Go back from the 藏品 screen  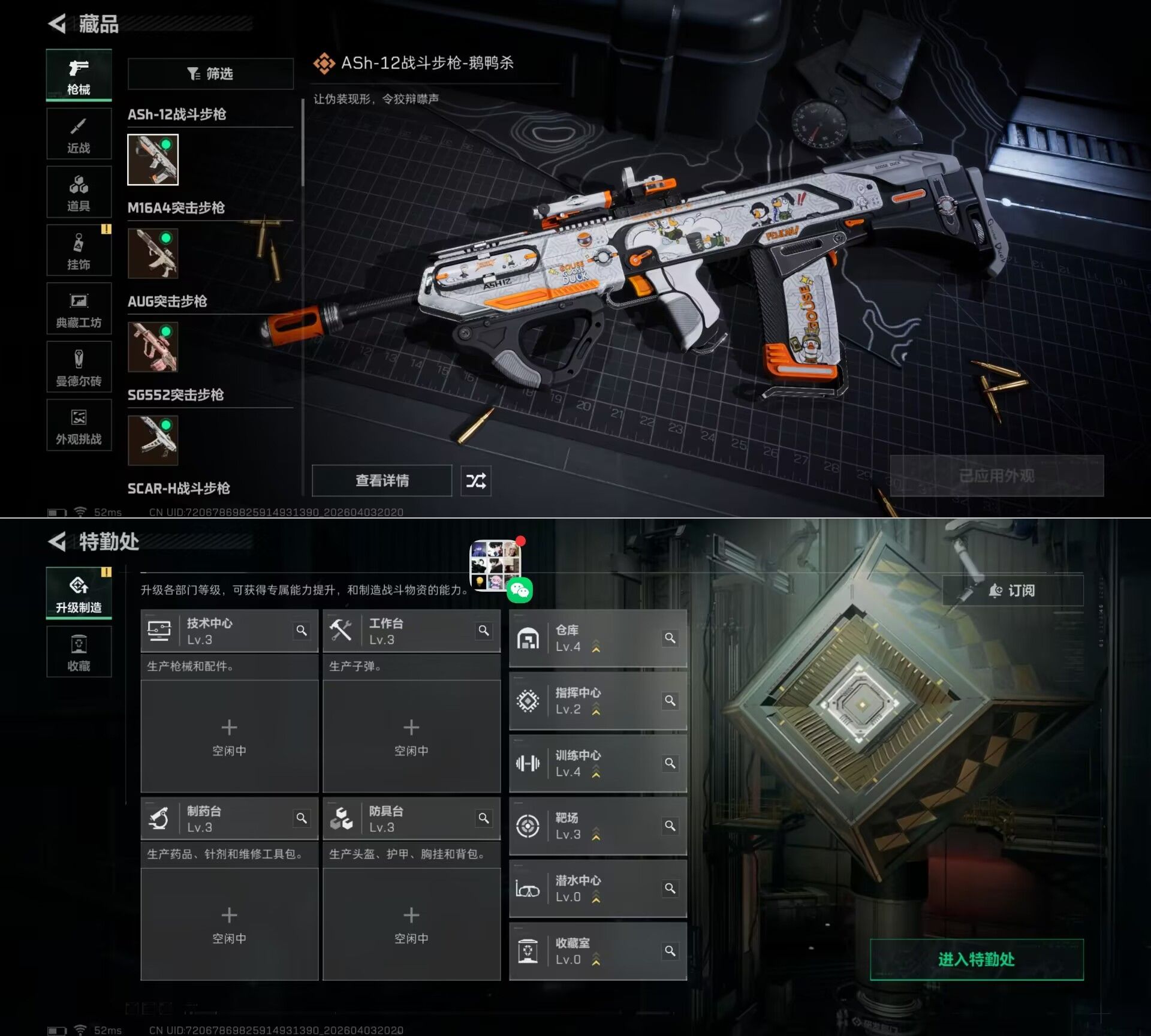coord(57,24)
